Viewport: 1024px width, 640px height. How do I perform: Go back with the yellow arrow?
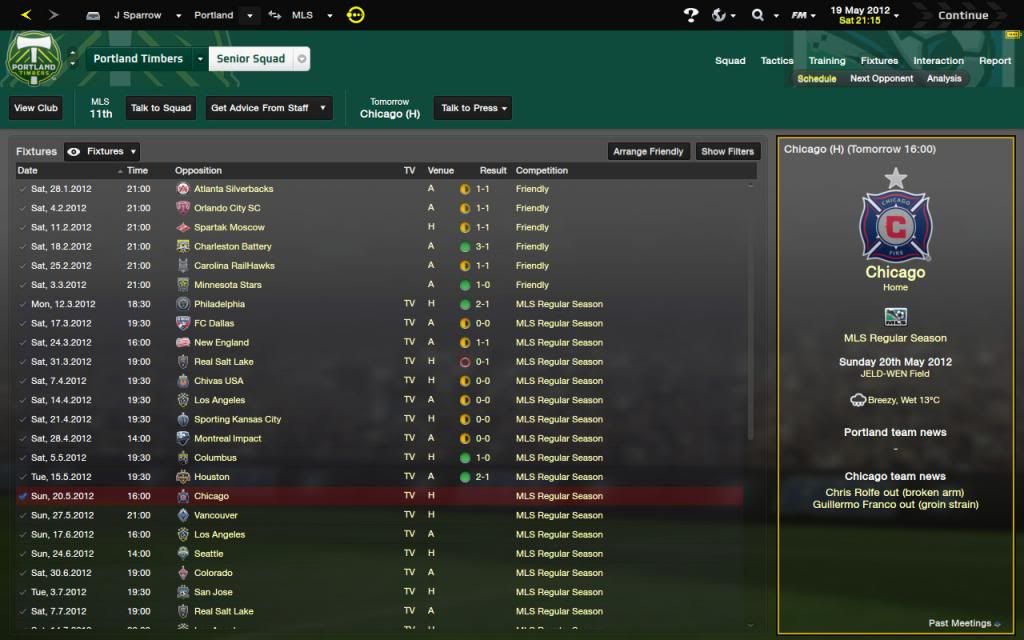click(26, 15)
